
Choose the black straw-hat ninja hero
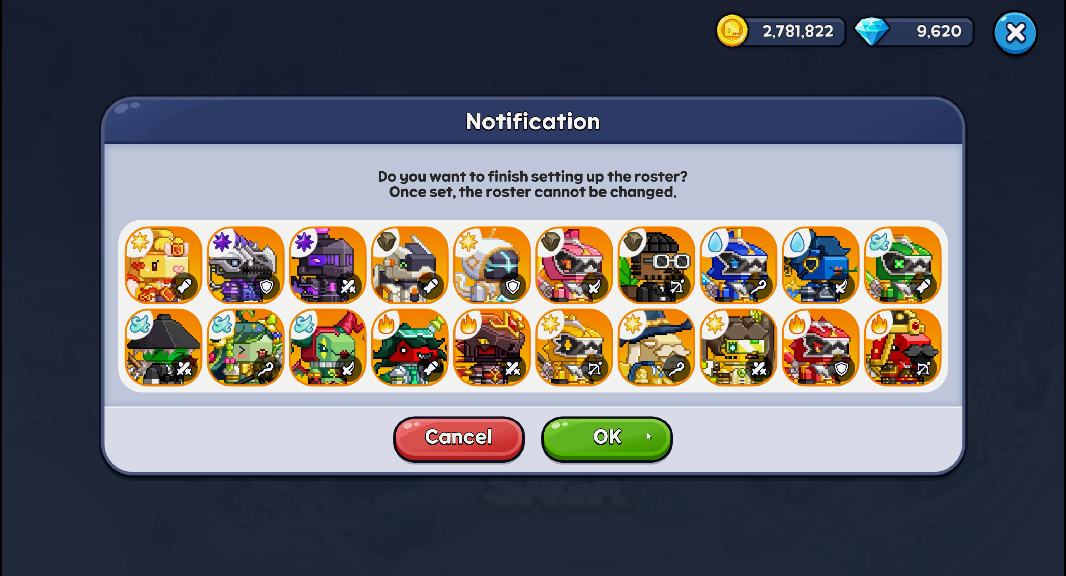(163, 347)
